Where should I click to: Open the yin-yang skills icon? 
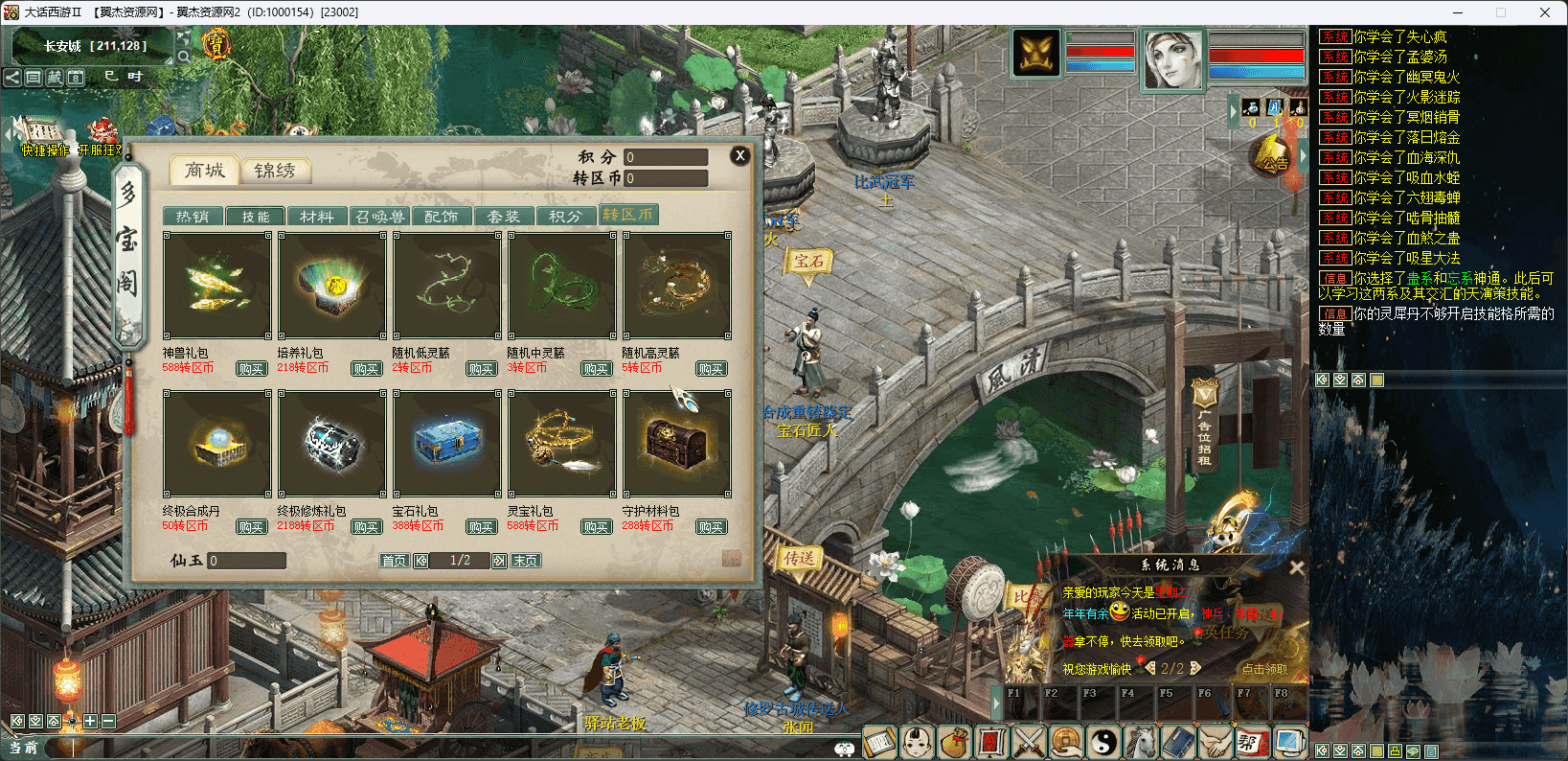pyautogui.click(x=1104, y=742)
